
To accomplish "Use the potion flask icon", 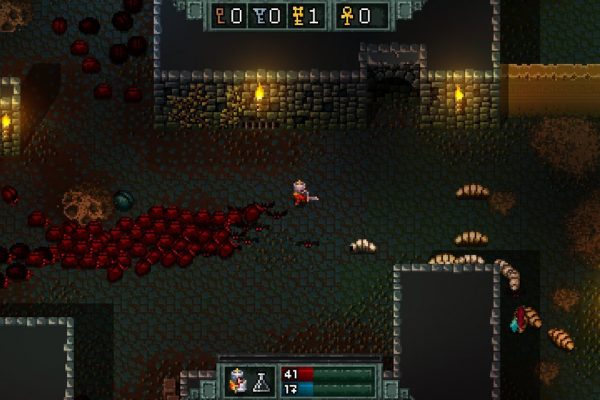I will tap(263, 379).
